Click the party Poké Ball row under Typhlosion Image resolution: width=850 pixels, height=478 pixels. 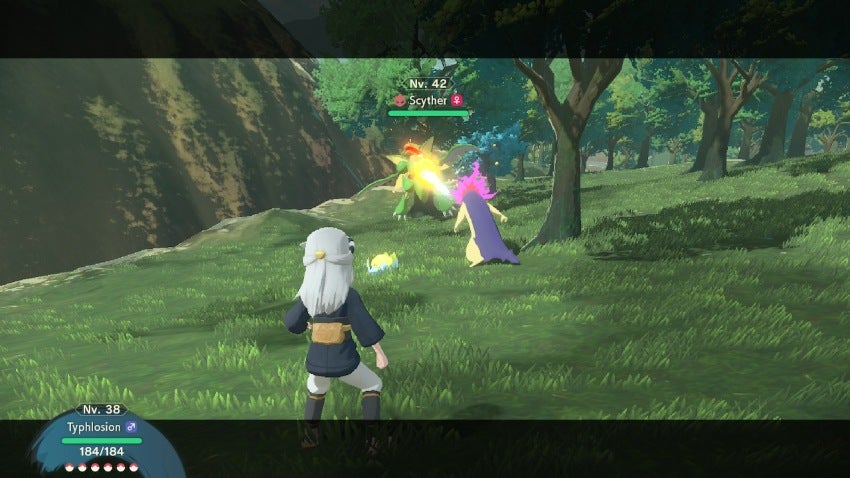(101, 466)
